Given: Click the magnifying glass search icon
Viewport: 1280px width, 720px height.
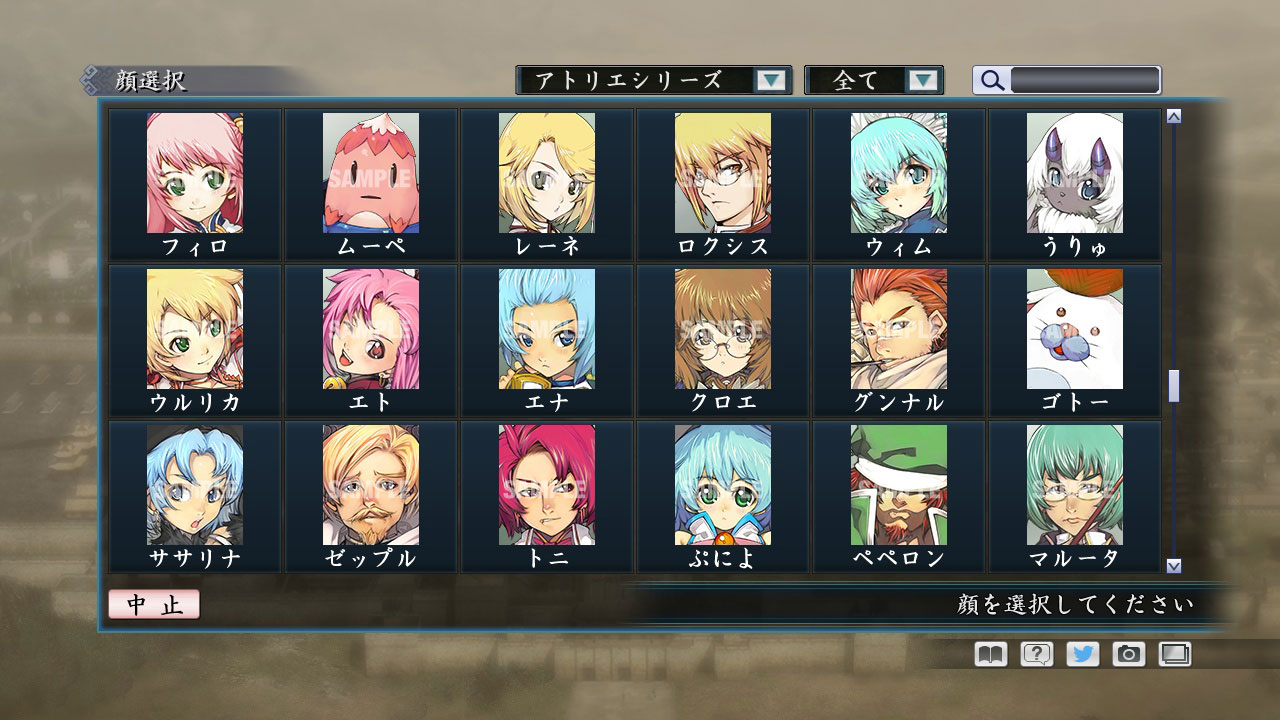Looking at the screenshot, I should [x=991, y=80].
